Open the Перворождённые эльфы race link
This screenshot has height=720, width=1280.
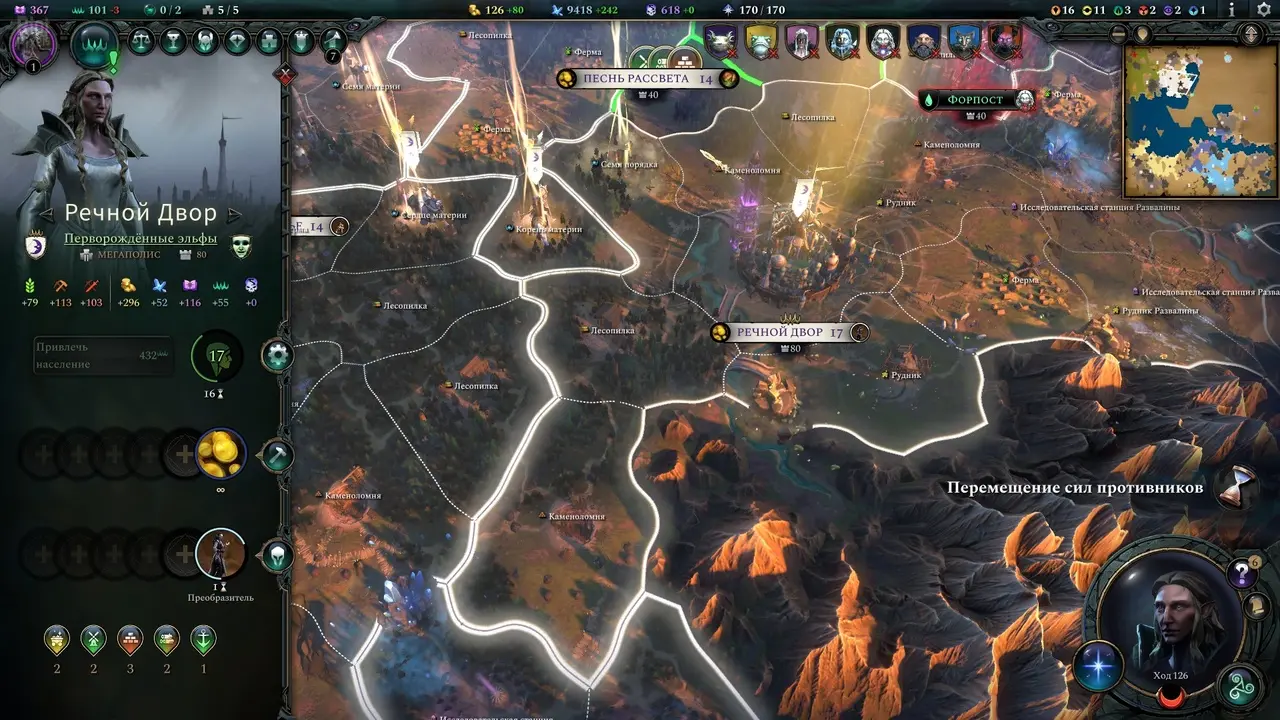(140, 239)
